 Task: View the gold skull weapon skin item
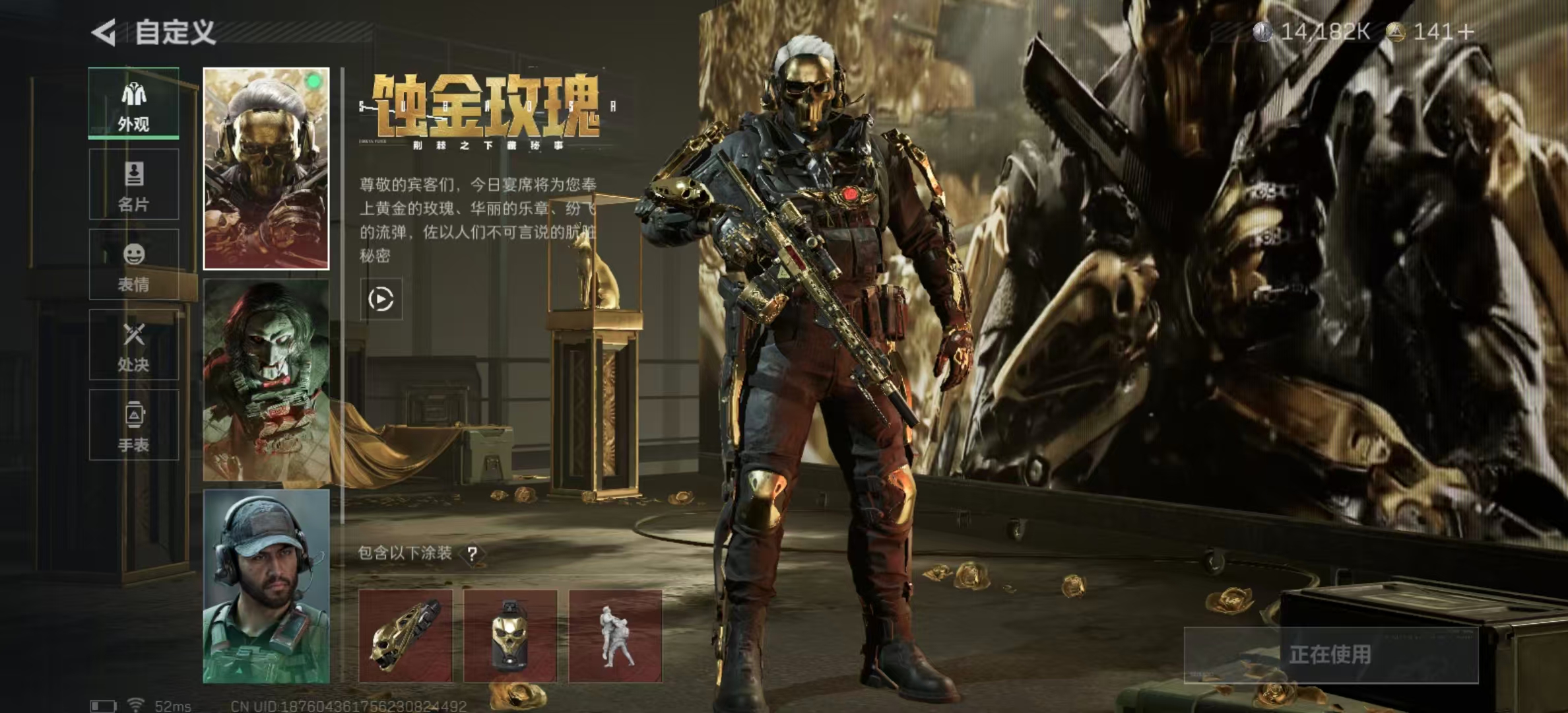406,636
